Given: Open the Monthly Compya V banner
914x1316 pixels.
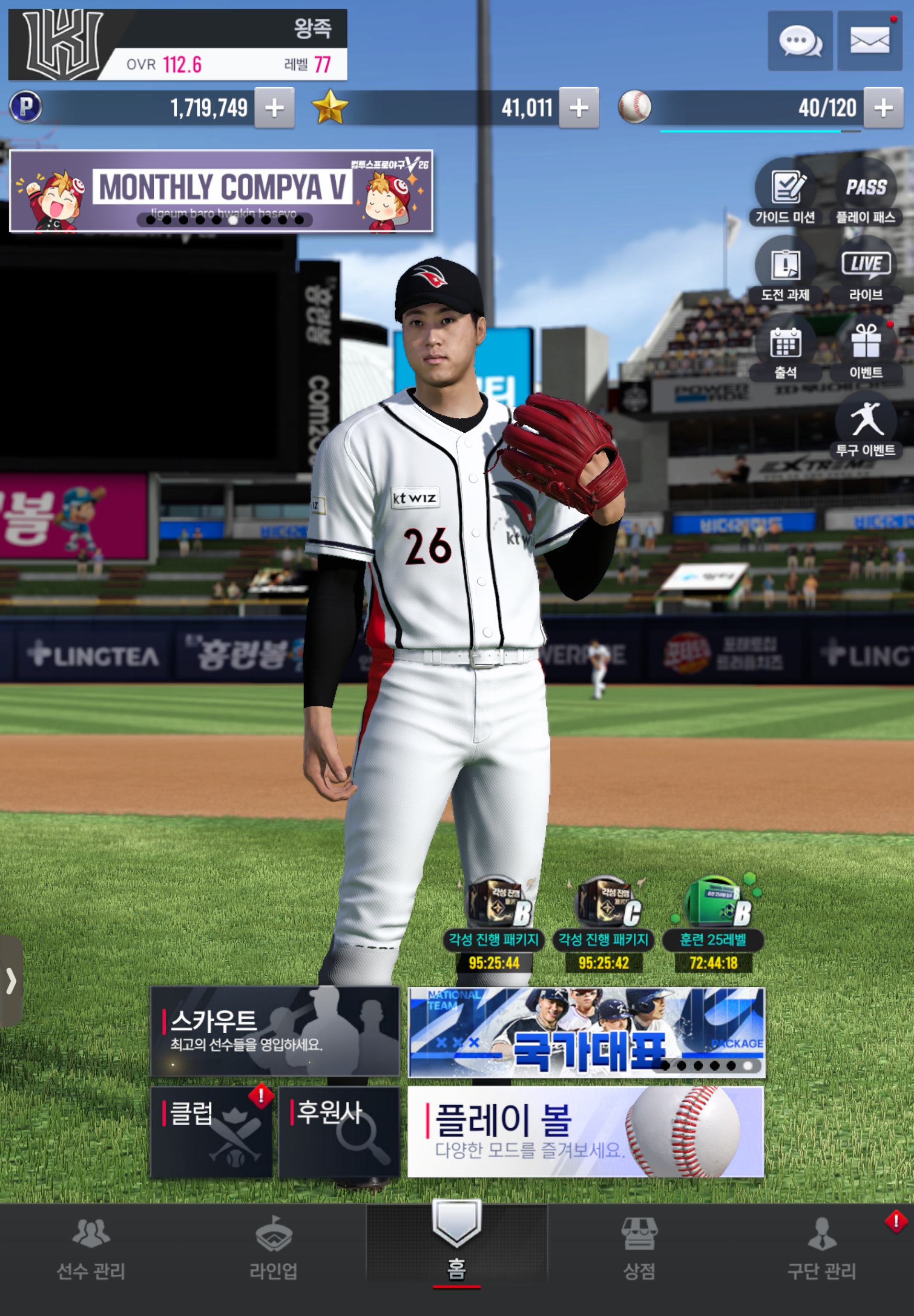Looking at the screenshot, I should [221, 191].
